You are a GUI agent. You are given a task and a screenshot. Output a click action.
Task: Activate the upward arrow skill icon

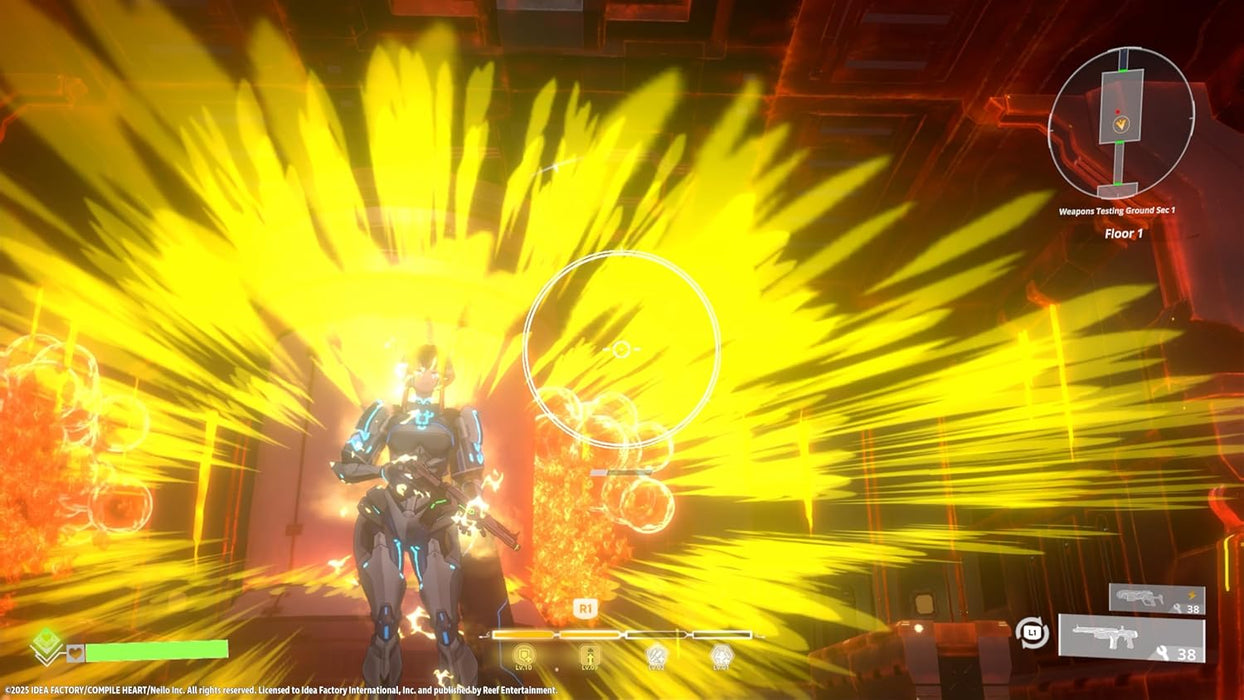pos(590,656)
